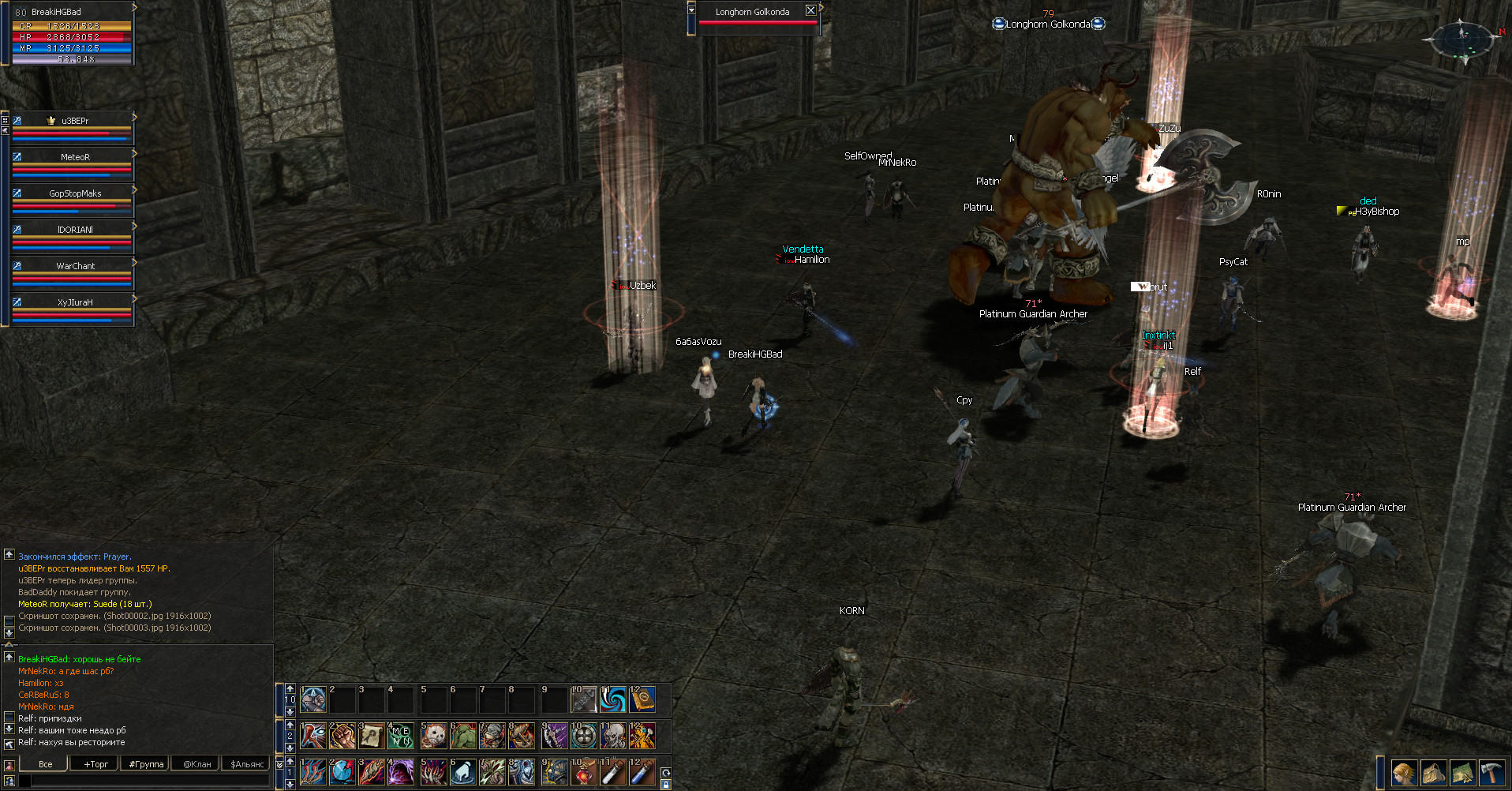
Task: Select party member XyJIuraH
Action: tap(74, 302)
